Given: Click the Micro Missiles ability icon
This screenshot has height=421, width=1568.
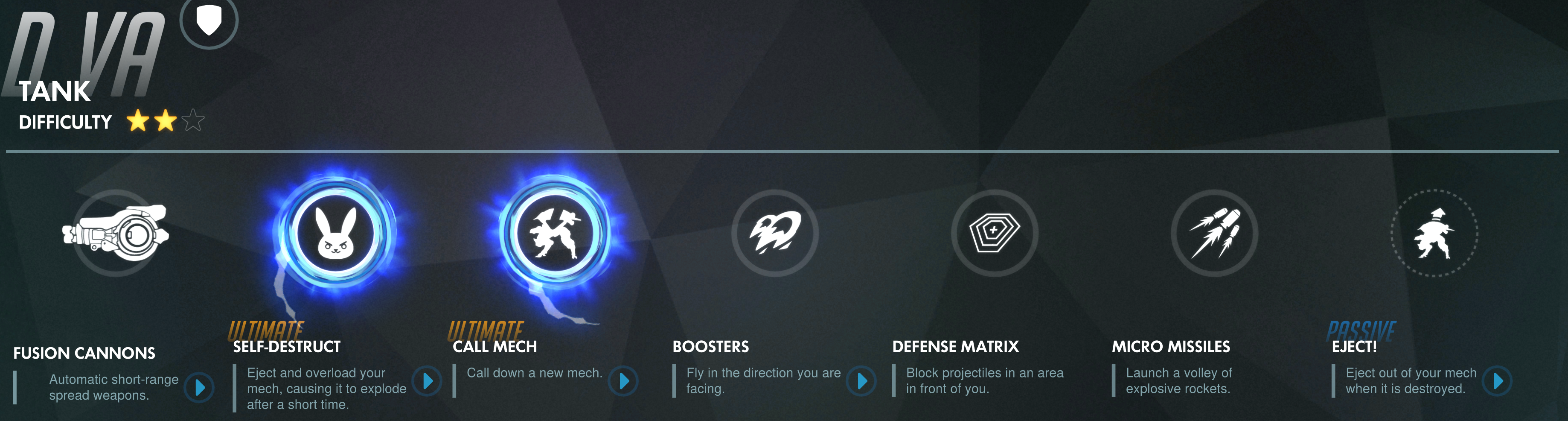Looking at the screenshot, I should tap(1214, 234).
